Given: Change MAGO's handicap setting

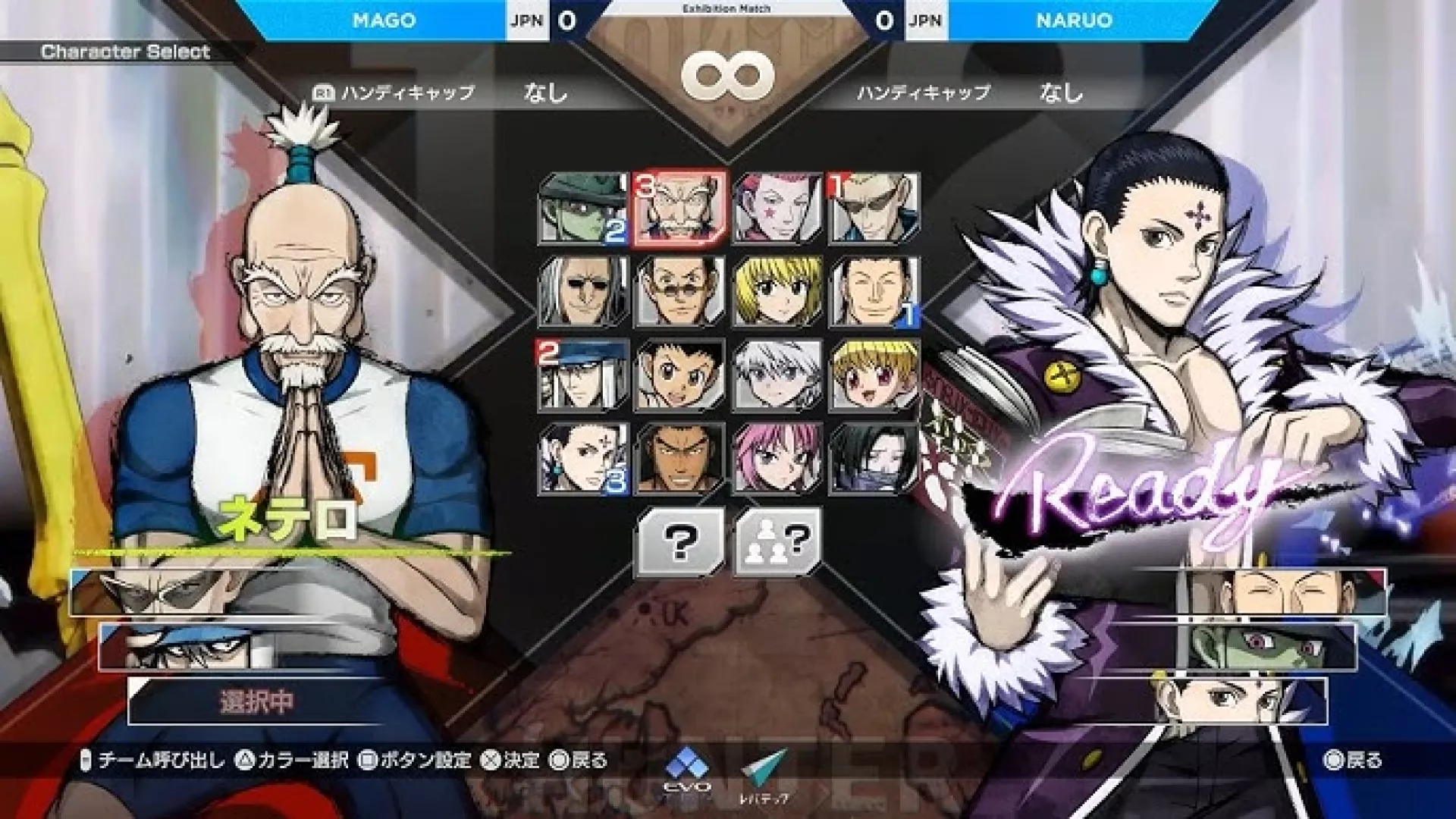Looking at the screenshot, I should (x=544, y=93).
